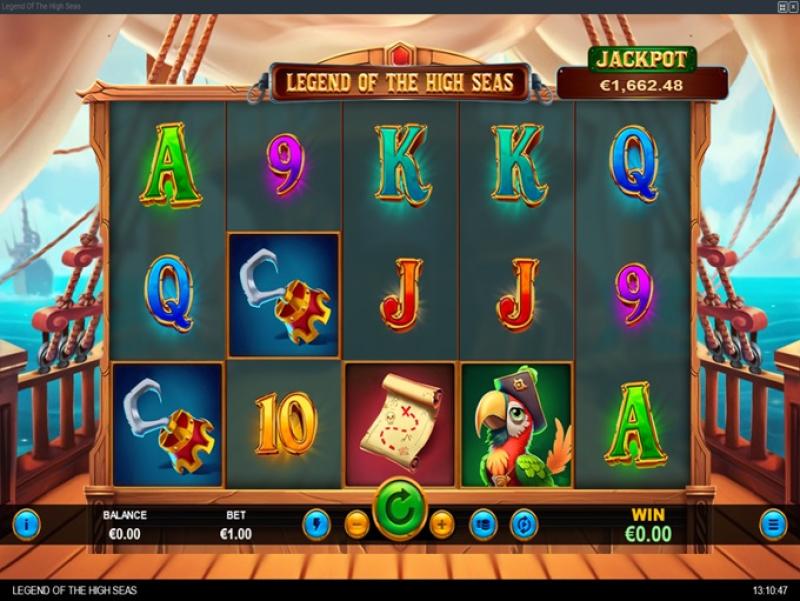Open the hamburger menu
The width and height of the screenshot is (800, 601).
coord(772,523)
